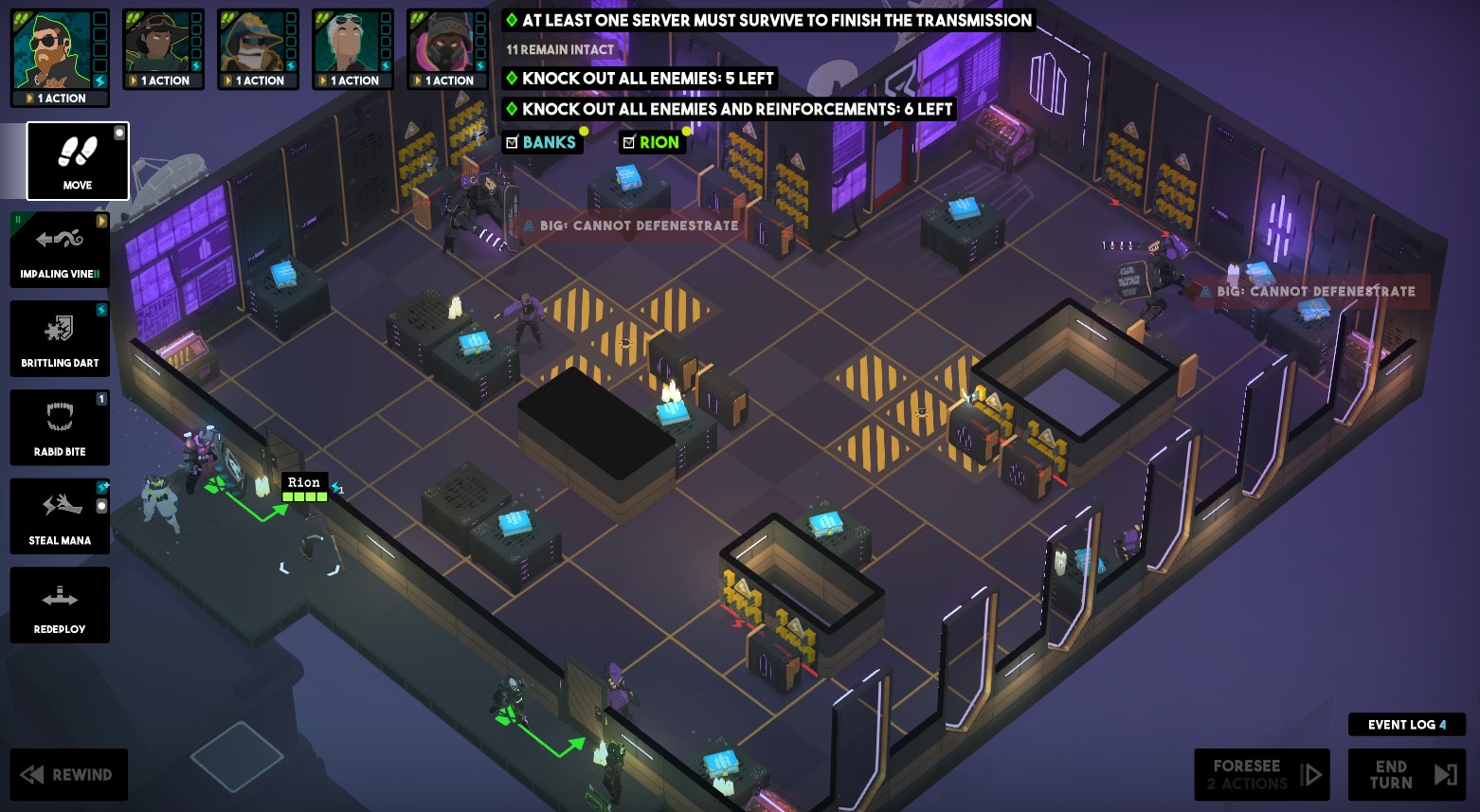Viewport: 1480px width, 812px height.
Task: Activate the Impaling Vine ability
Action: [60, 249]
